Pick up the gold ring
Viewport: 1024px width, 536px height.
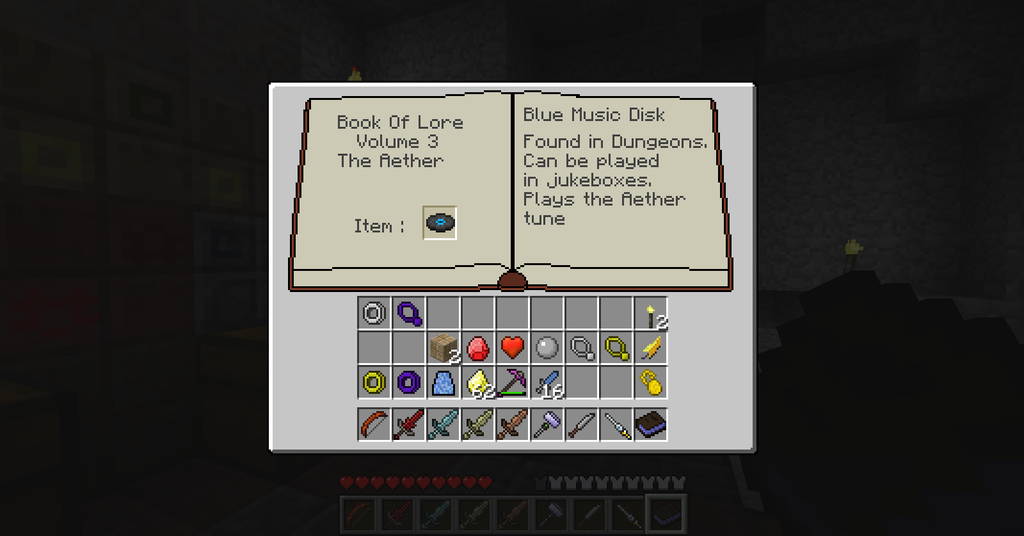click(x=374, y=382)
